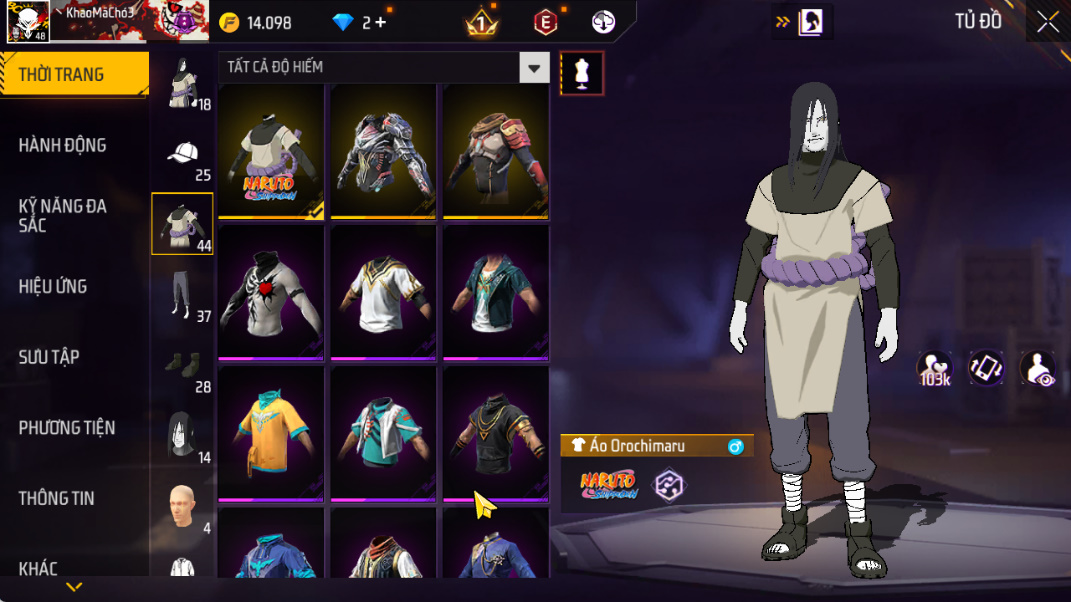The image size is (1071, 602).
Task: Close the Tủ Đồ wardrobe screen
Action: click(1047, 22)
